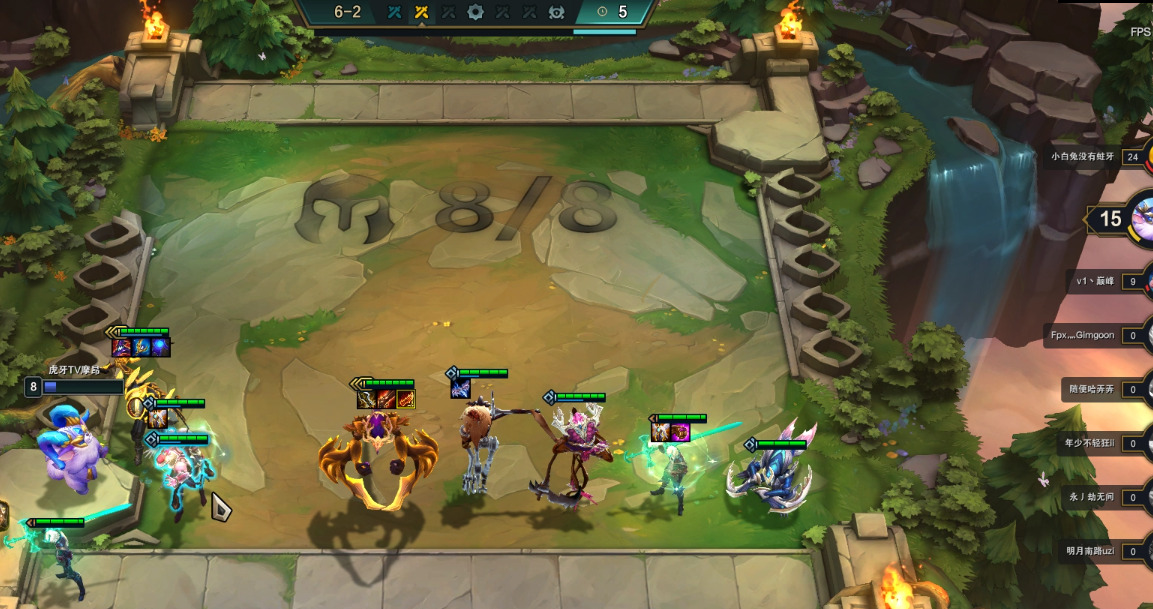Select player 永丿劫无间 in the scoreboard

[x=1091, y=497]
